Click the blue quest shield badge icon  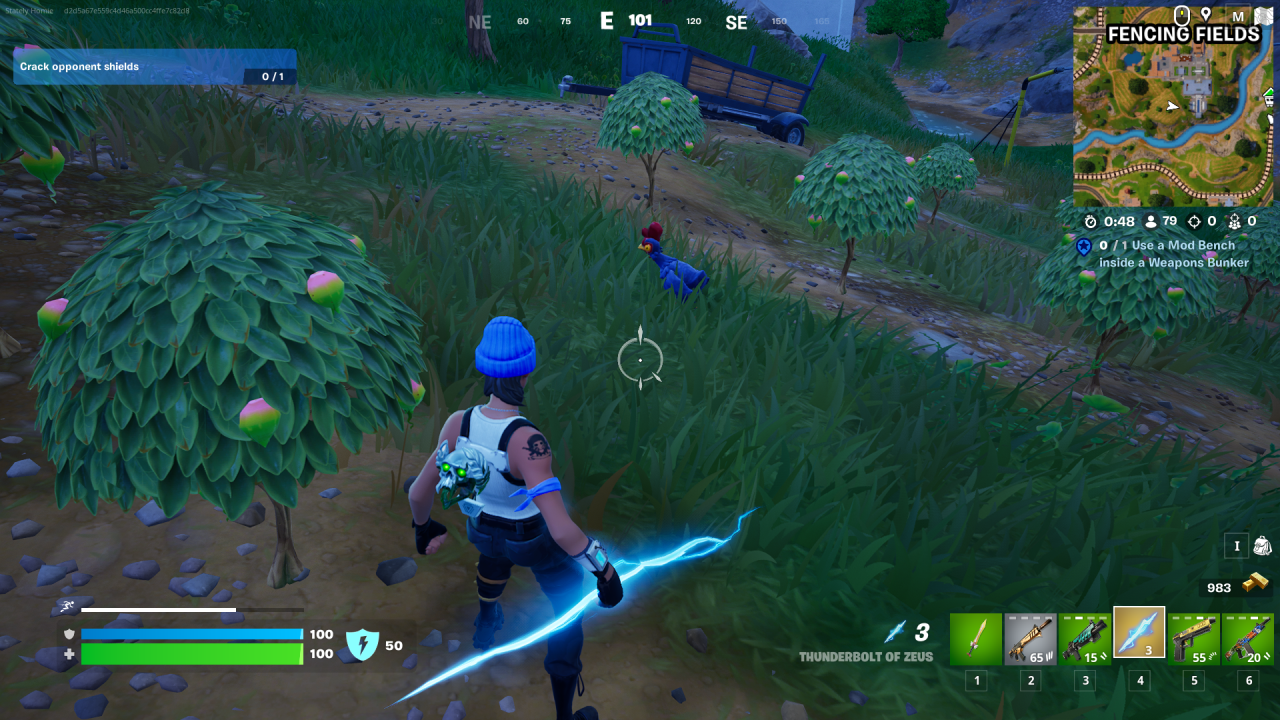pos(1083,247)
